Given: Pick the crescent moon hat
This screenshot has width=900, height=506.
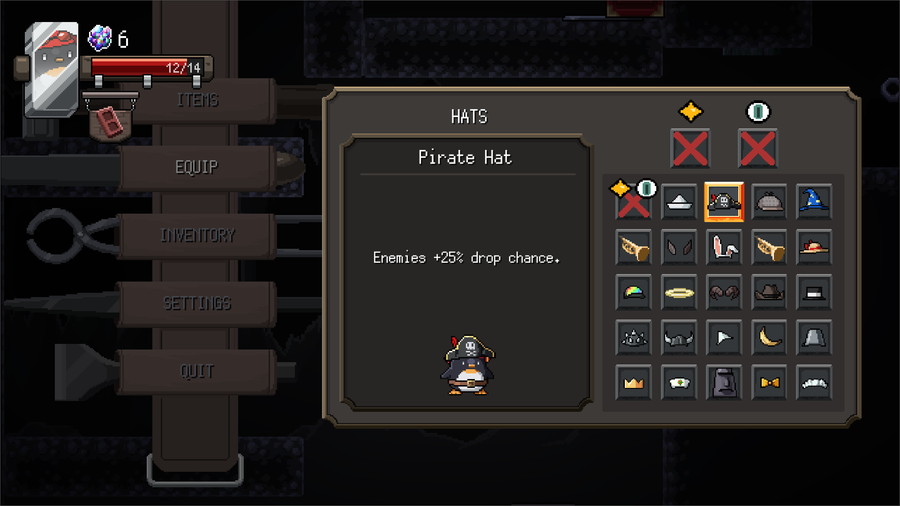Looking at the screenshot, I should [x=769, y=338].
